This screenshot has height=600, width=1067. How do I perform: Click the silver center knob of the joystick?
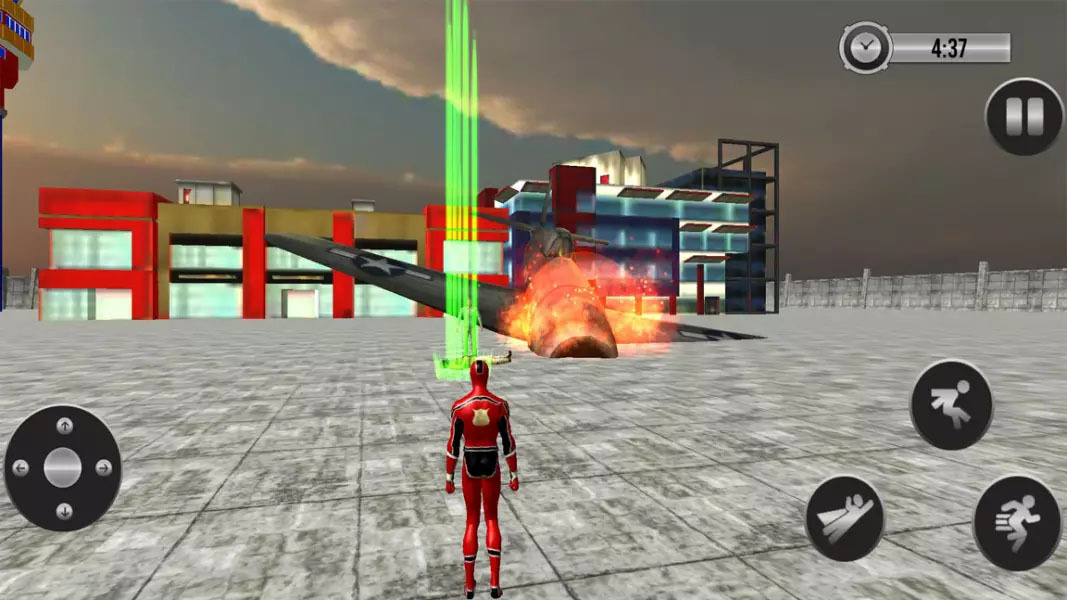tap(62, 467)
